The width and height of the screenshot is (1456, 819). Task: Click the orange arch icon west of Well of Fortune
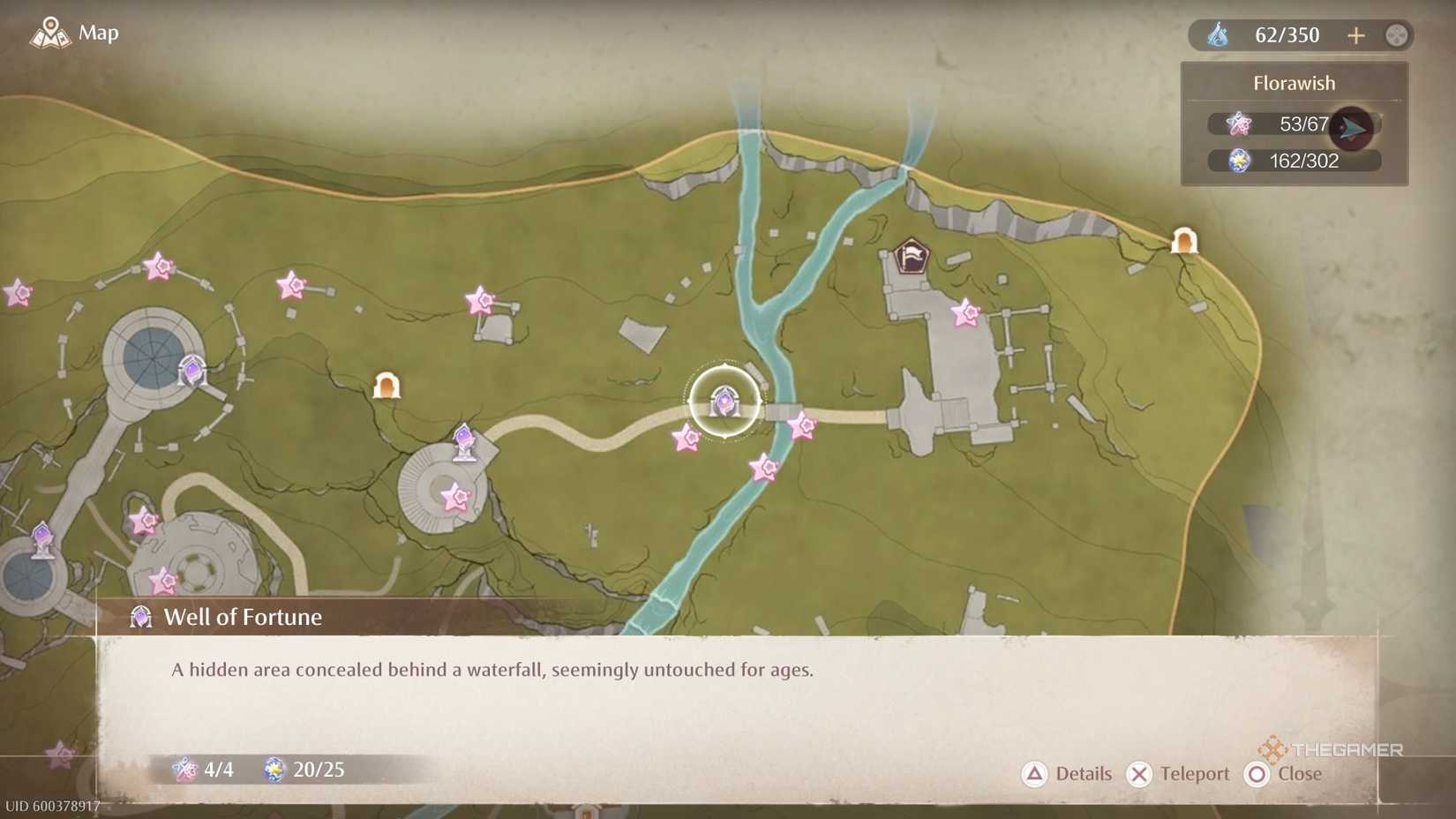click(387, 386)
